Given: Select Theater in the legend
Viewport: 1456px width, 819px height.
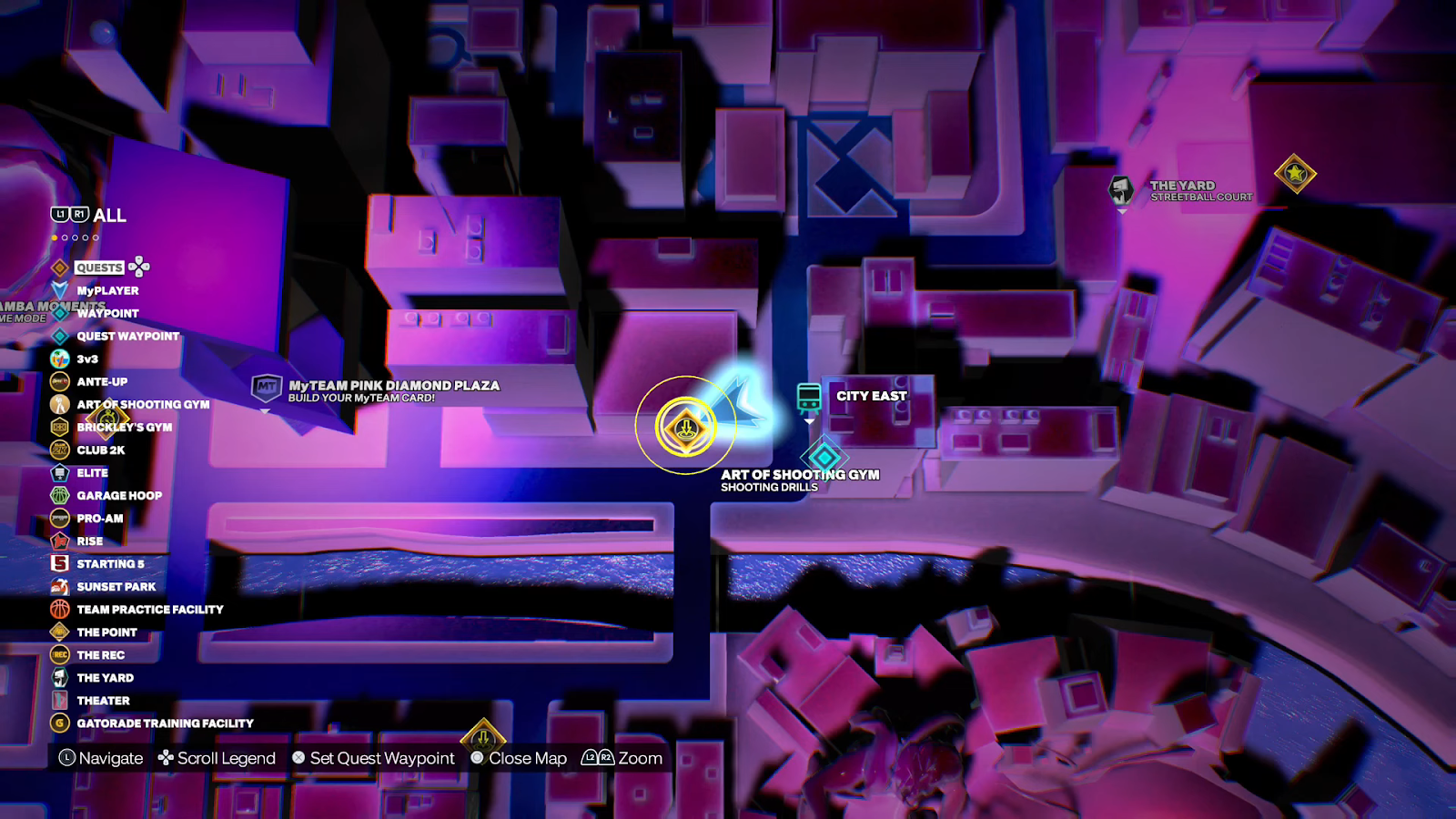Looking at the screenshot, I should coord(103,700).
